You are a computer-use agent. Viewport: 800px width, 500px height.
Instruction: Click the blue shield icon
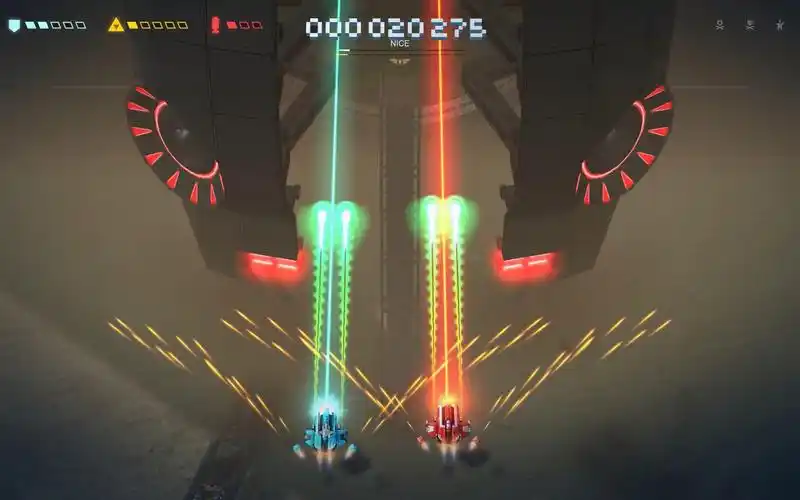(14, 25)
